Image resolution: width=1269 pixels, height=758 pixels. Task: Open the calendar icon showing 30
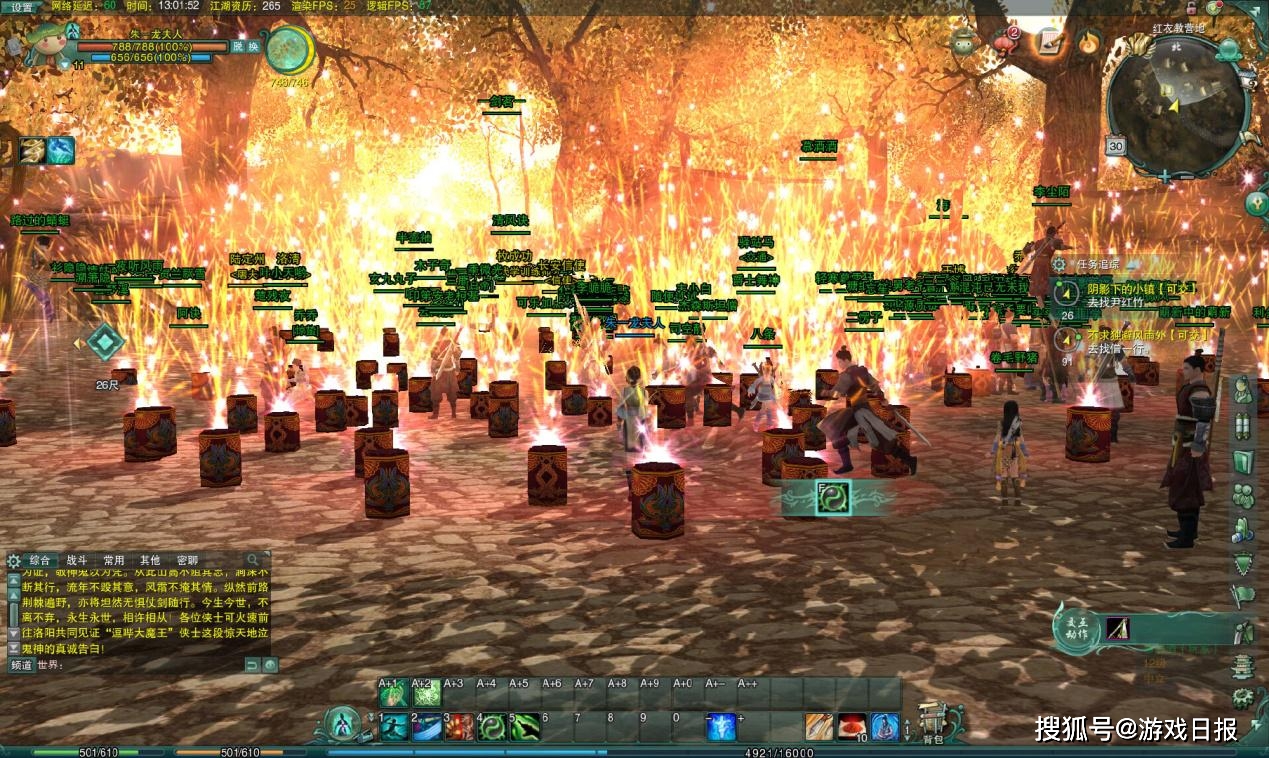coord(1116,147)
